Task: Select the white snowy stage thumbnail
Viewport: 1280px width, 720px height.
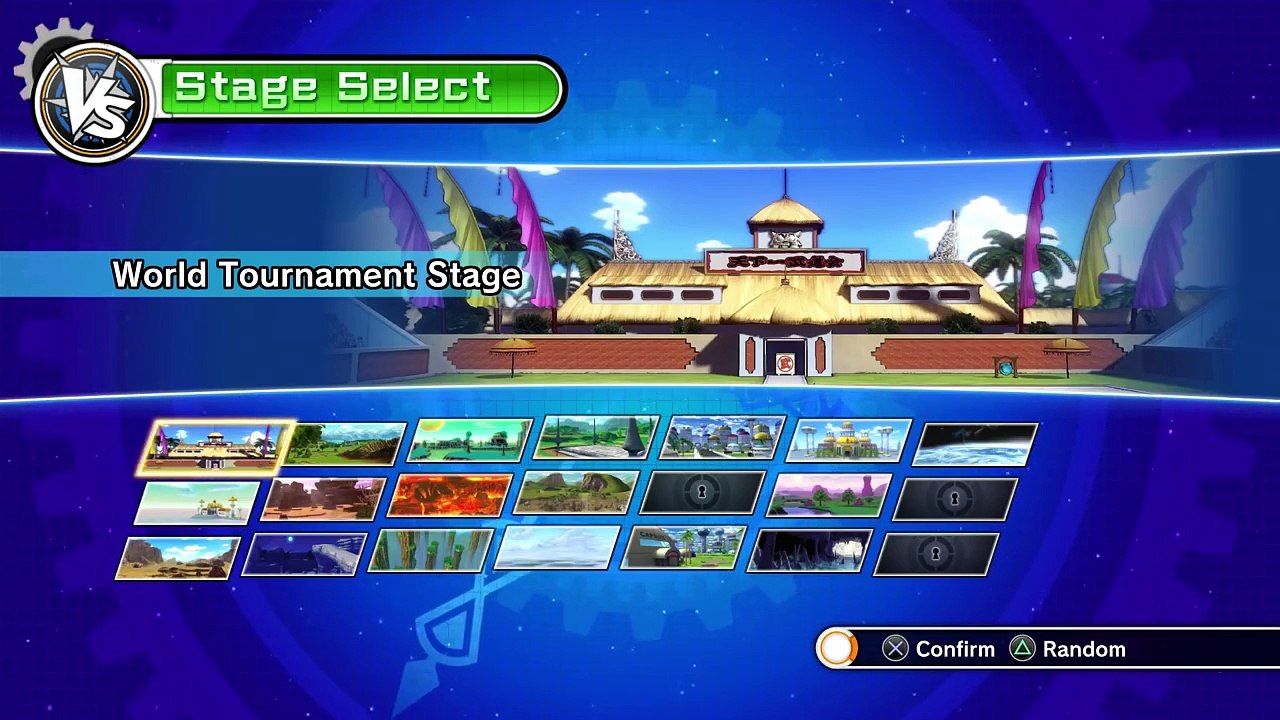Action: coord(557,549)
